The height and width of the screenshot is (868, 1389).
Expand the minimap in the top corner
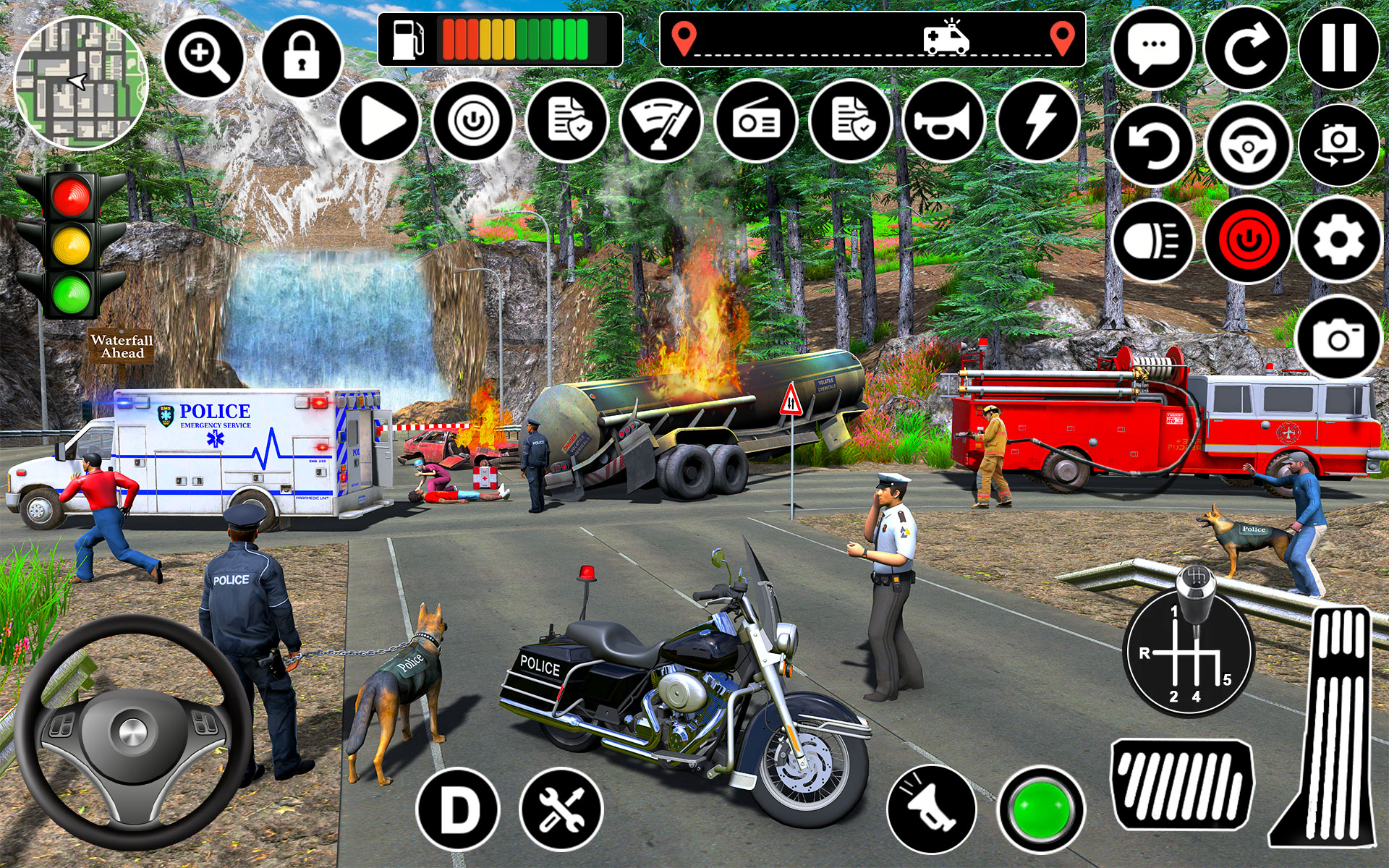coord(82,80)
